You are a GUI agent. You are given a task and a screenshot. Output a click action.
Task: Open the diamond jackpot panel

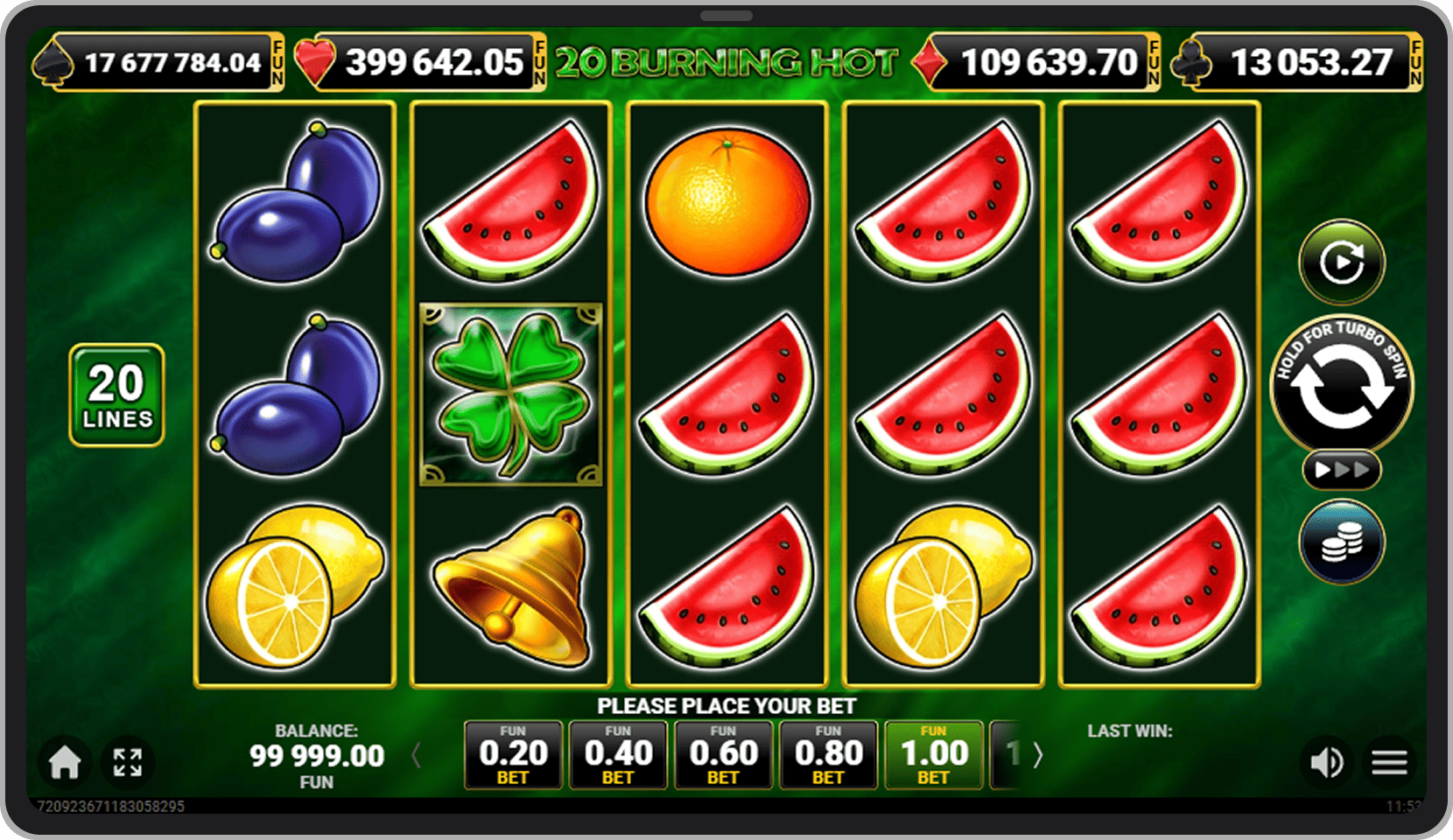[1037, 62]
